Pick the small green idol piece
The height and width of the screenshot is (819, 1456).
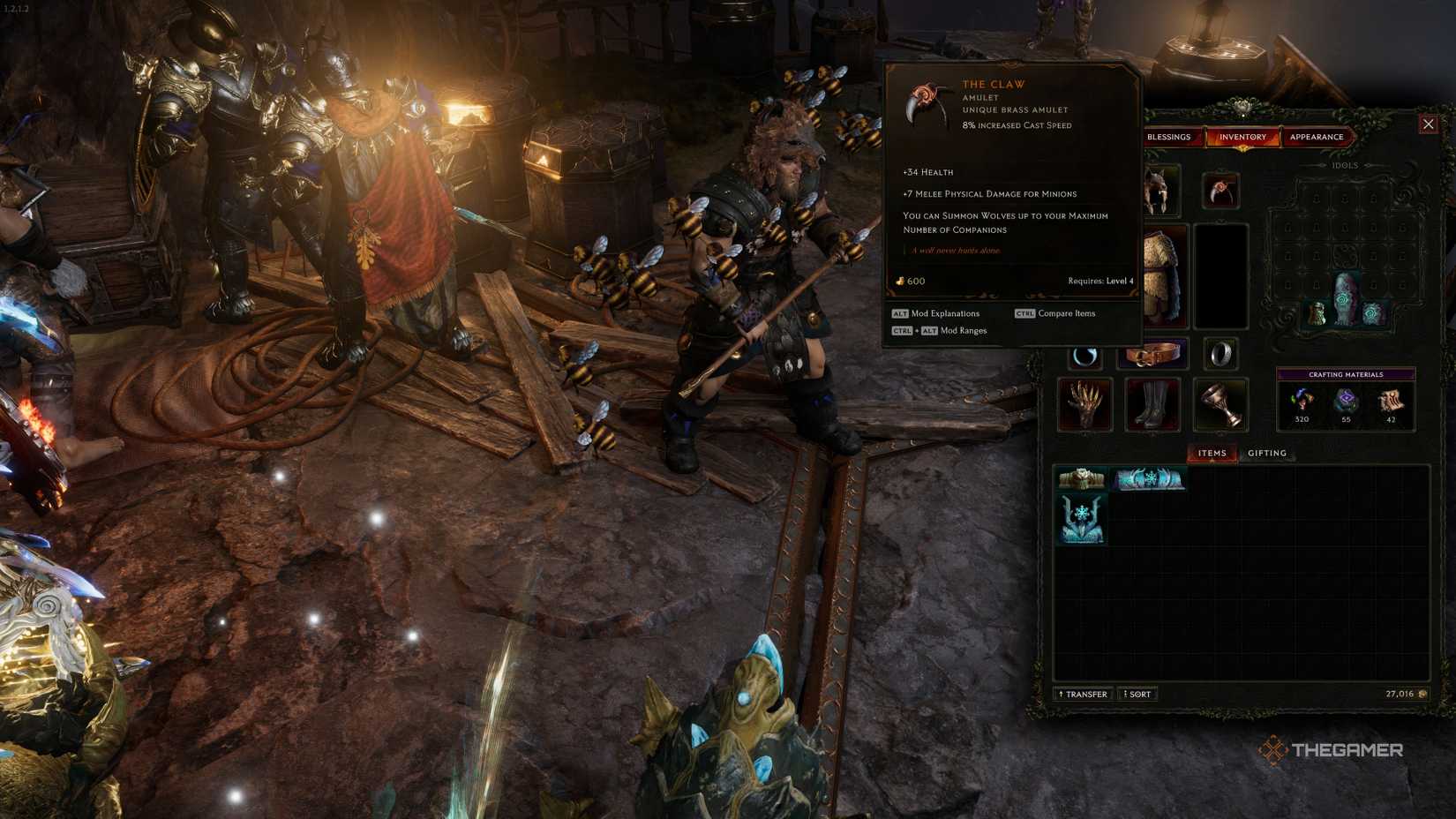coord(1317,311)
